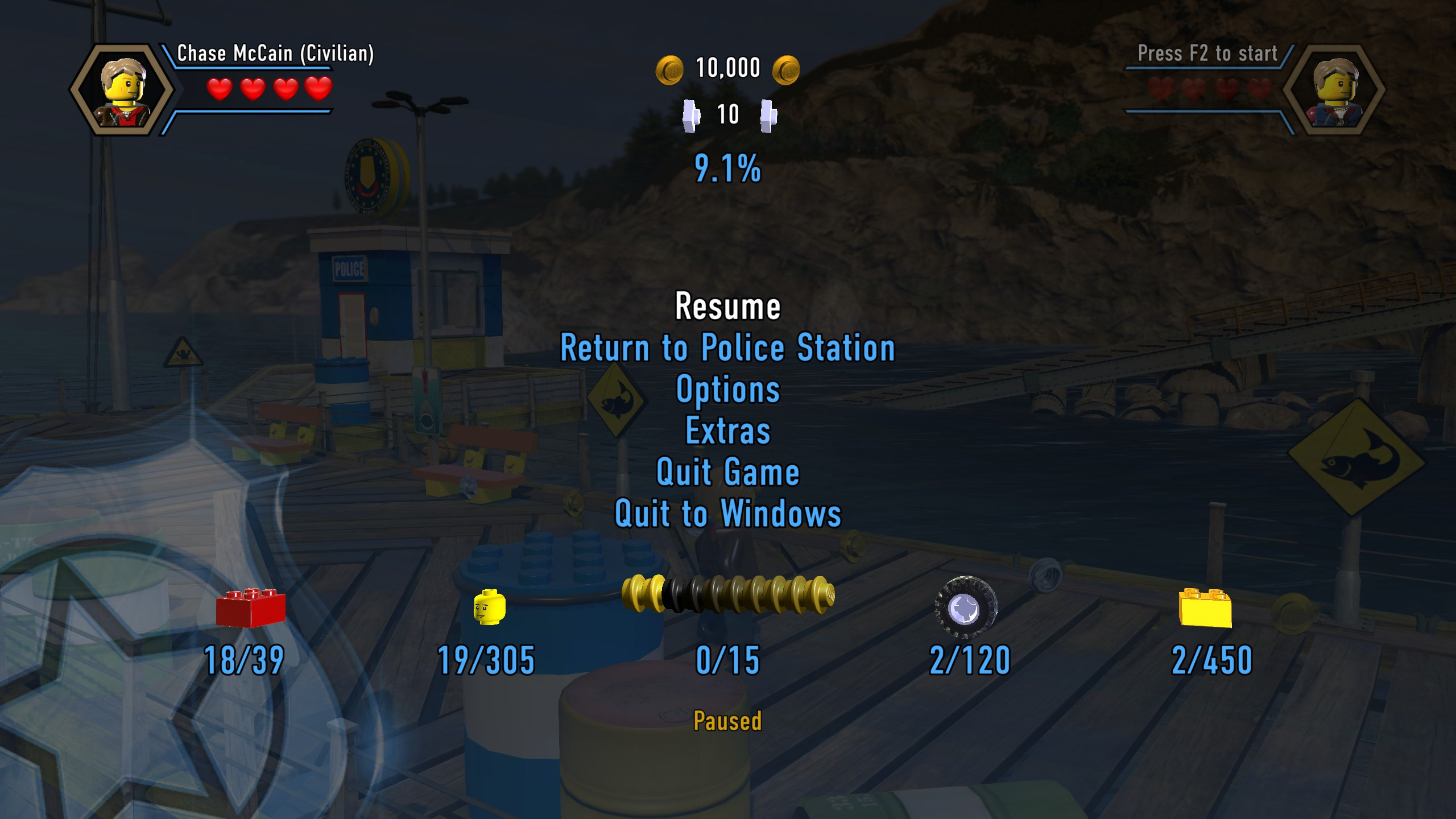Open the Extras menu entry

click(728, 431)
